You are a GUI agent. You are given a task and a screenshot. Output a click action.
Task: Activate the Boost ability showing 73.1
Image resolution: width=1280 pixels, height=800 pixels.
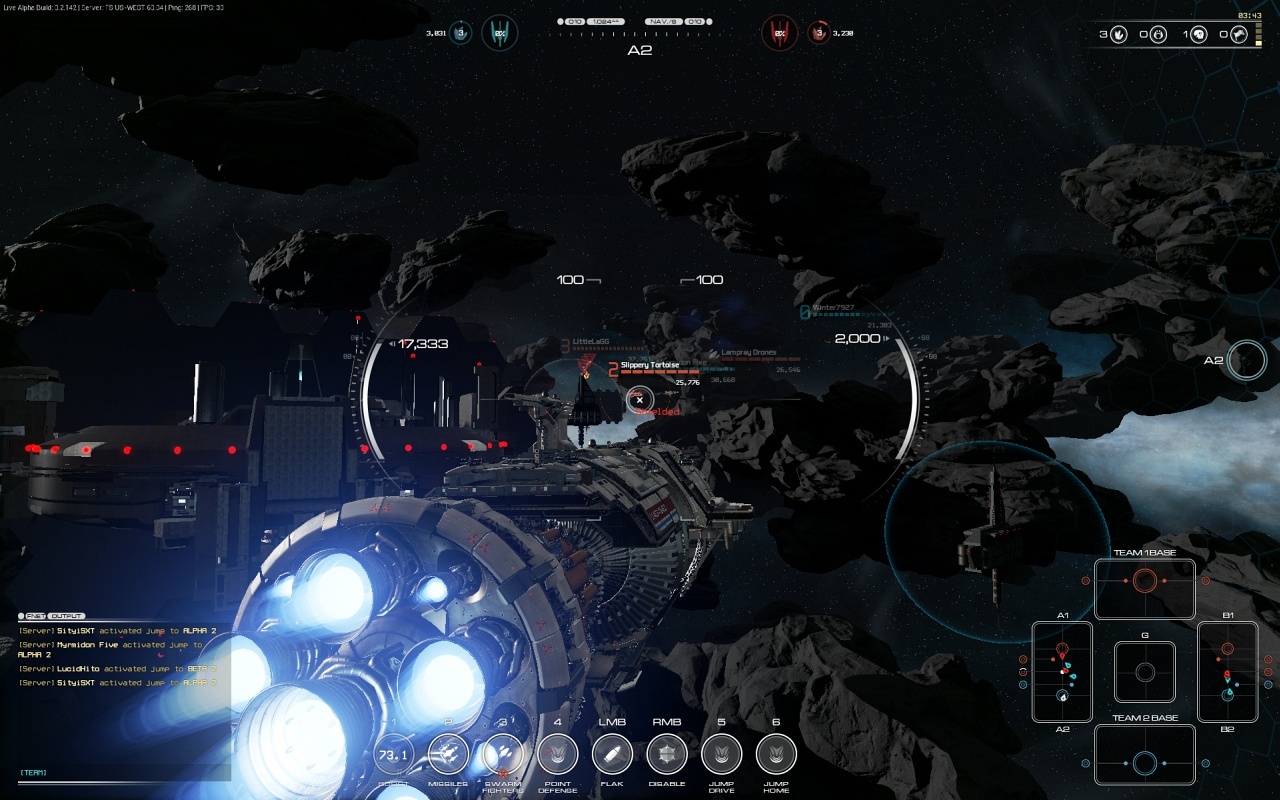coord(393,755)
